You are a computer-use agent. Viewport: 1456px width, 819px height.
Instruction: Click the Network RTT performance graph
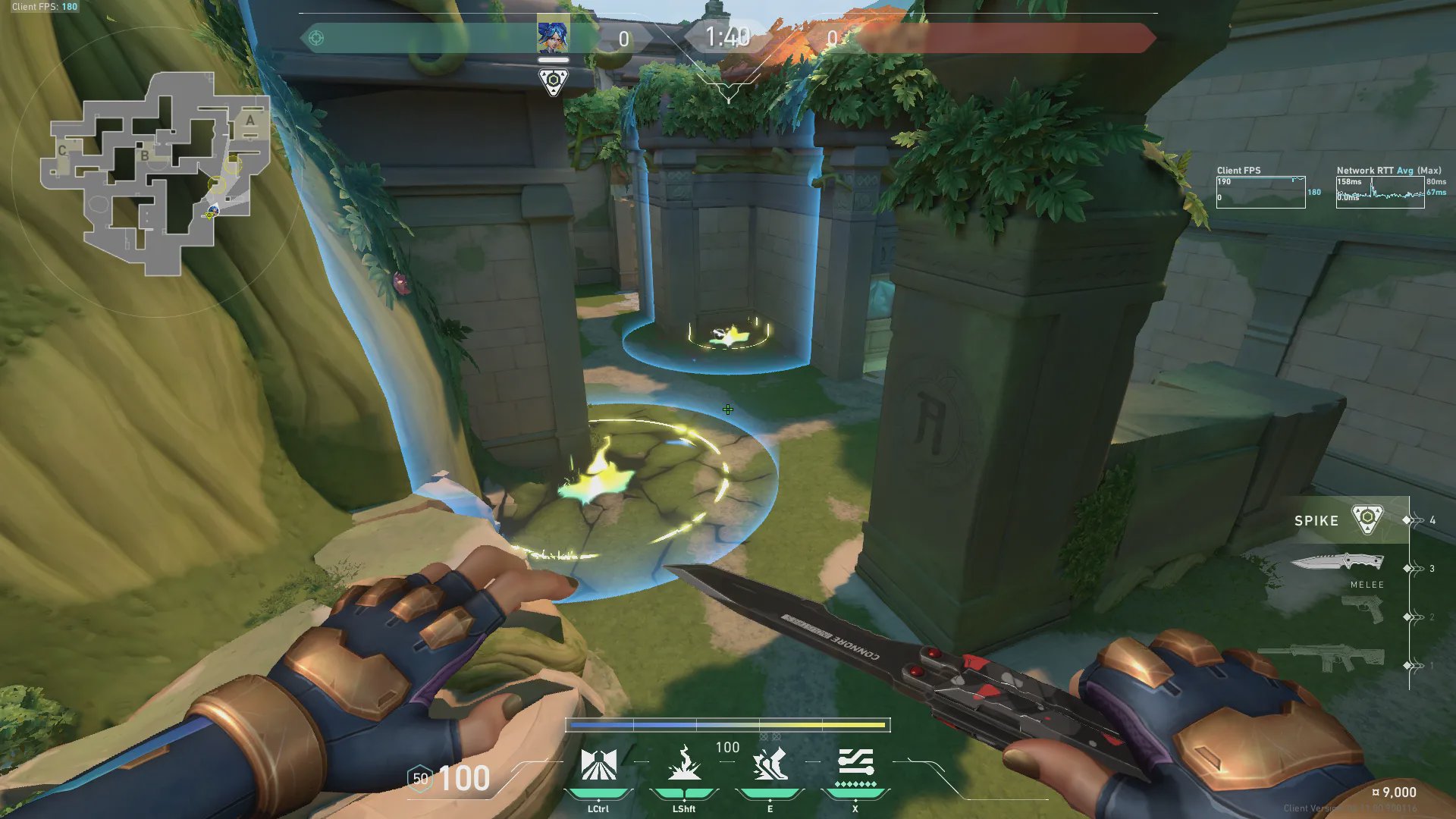tap(1380, 193)
